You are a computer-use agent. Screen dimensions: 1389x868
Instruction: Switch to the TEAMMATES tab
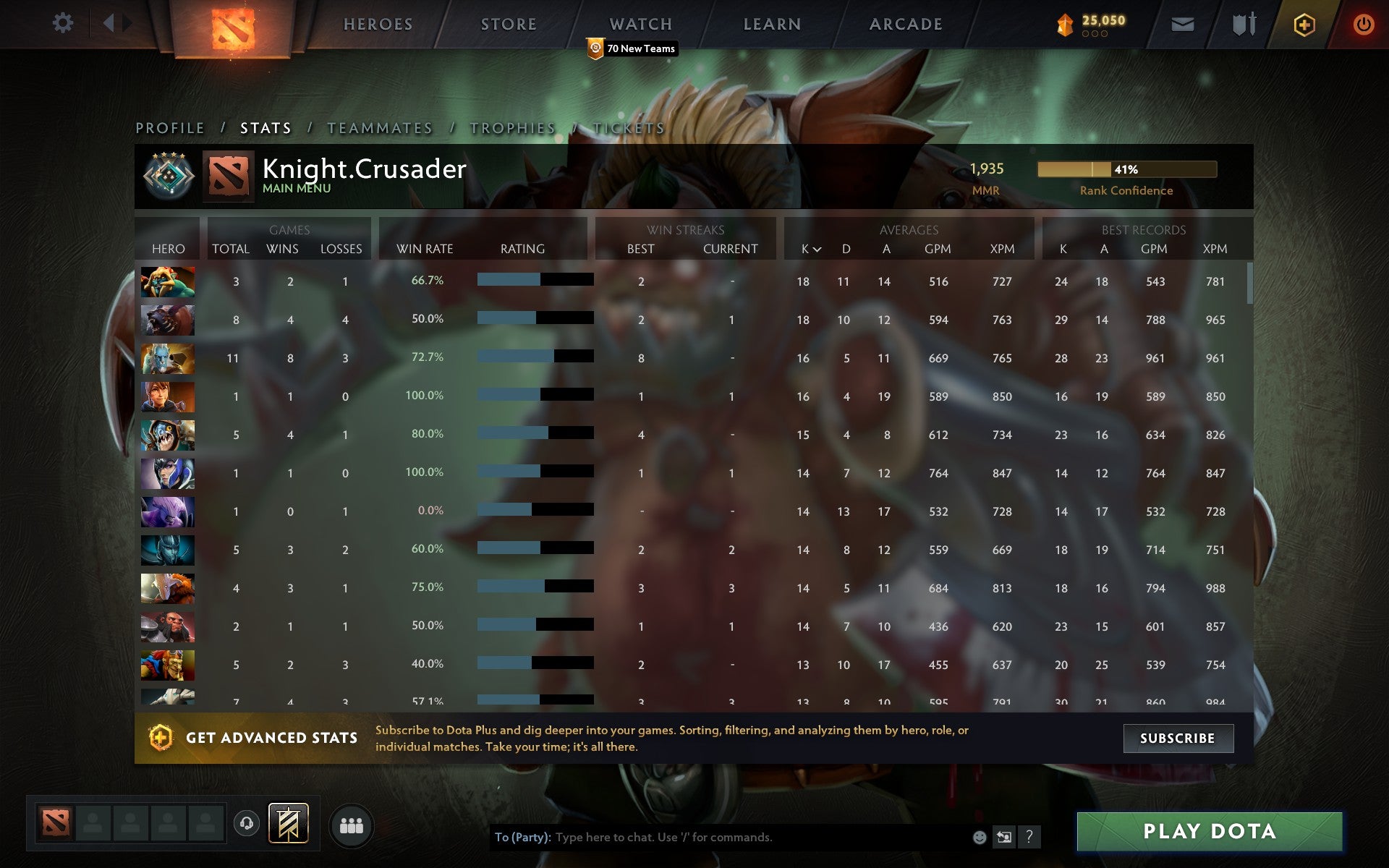coord(380,127)
